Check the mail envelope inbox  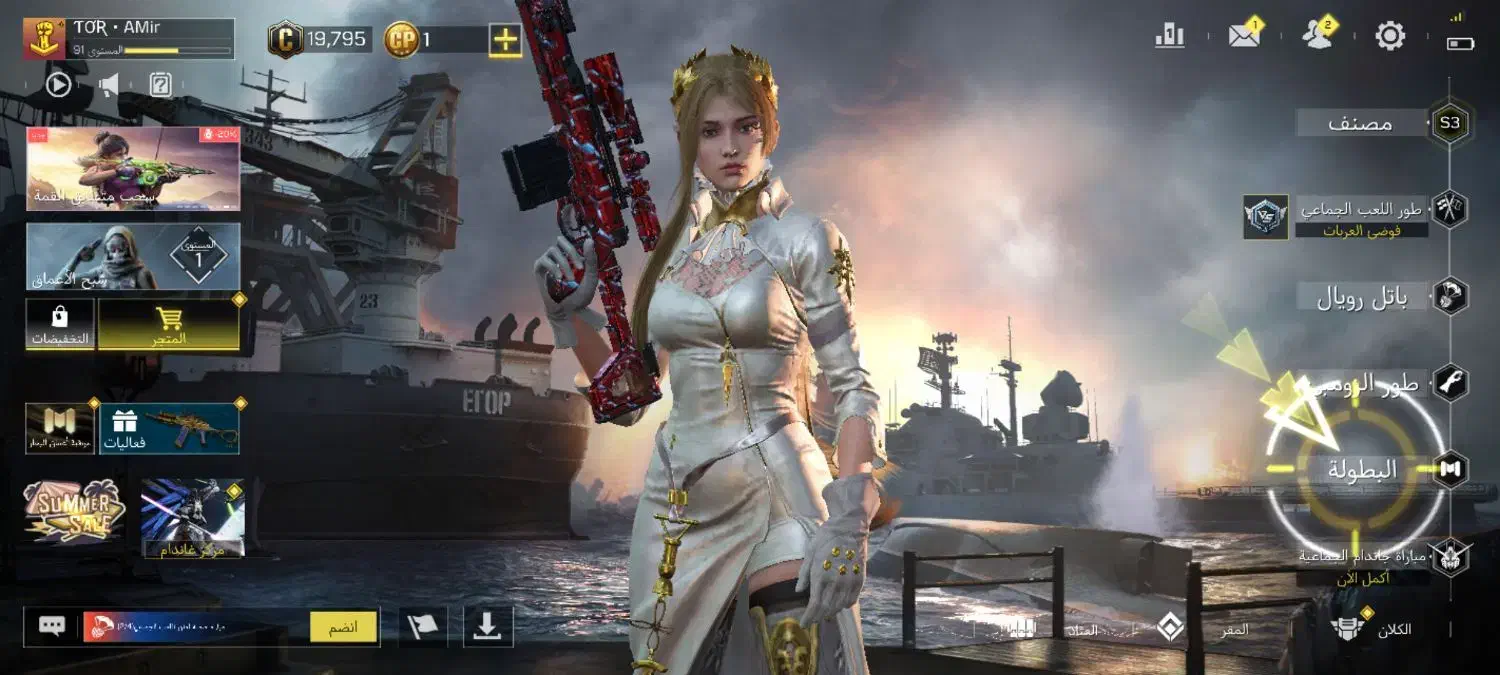[x=1244, y=36]
